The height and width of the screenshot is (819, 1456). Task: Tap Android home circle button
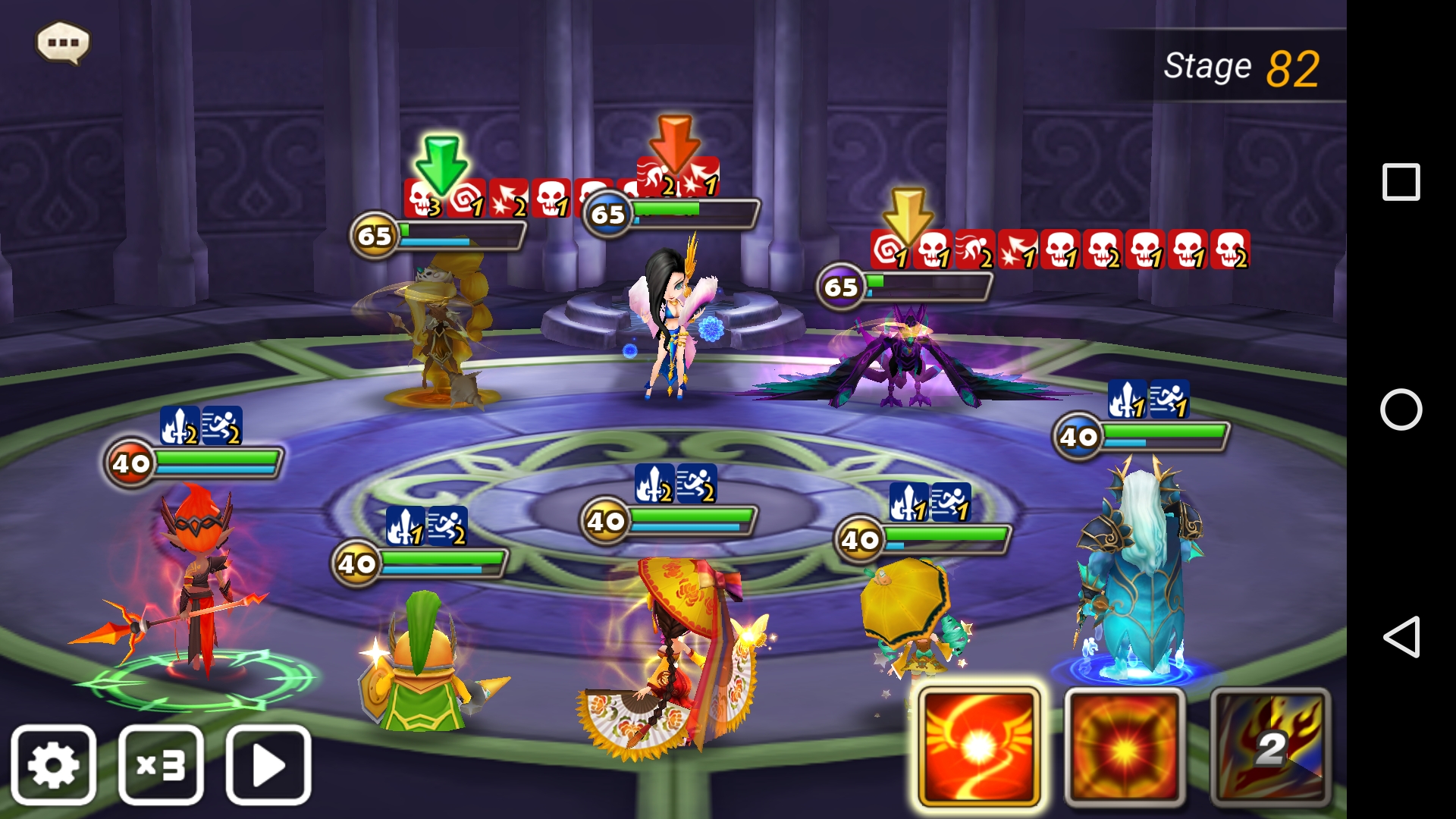point(1401,409)
